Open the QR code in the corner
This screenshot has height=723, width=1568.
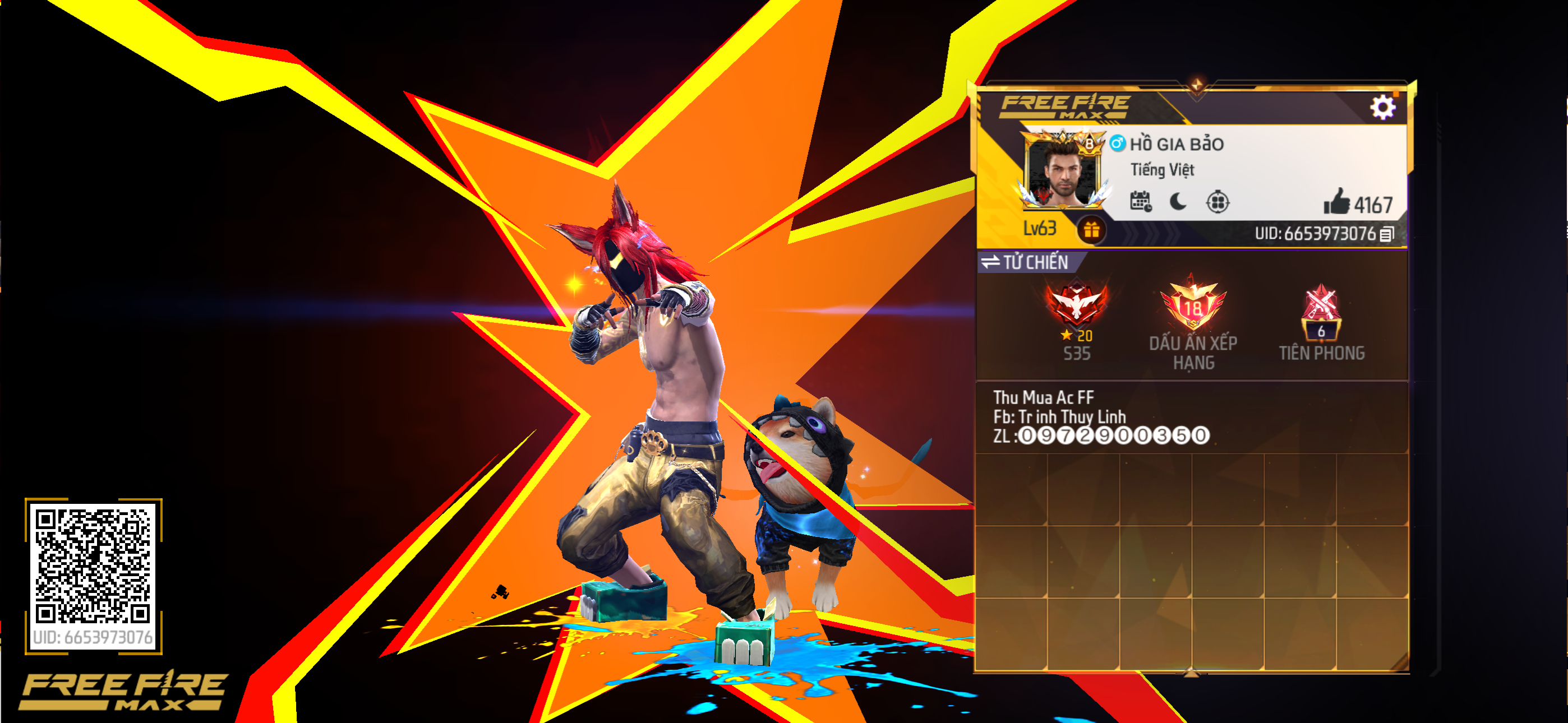(93, 566)
